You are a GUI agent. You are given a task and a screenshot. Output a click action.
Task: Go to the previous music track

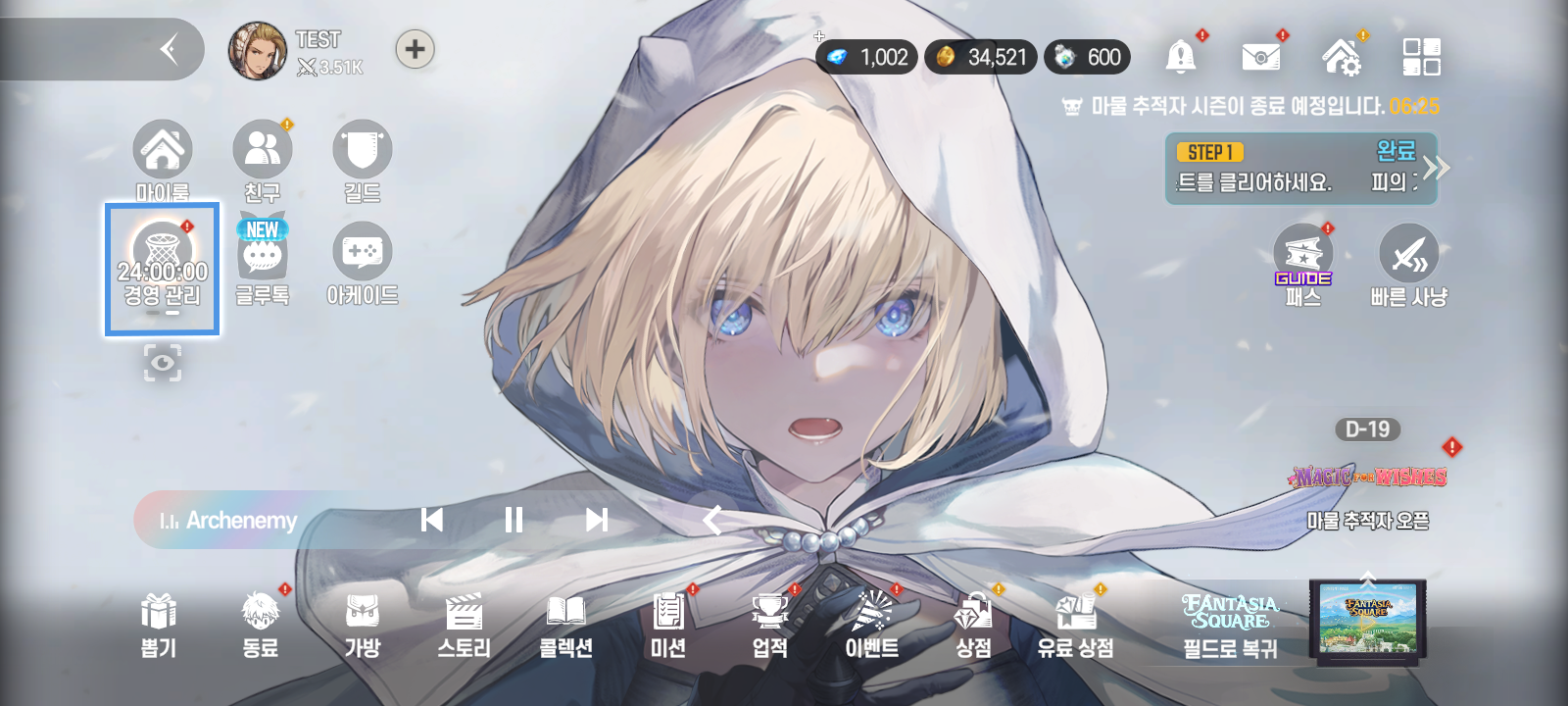(x=432, y=520)
